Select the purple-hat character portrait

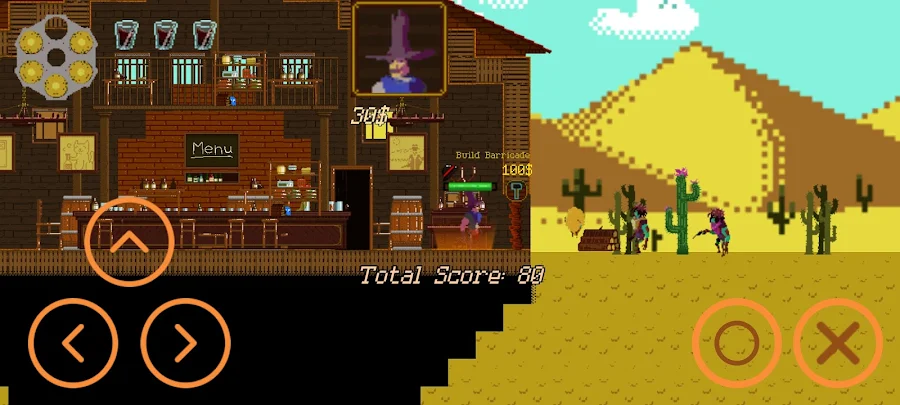point(399,49)
